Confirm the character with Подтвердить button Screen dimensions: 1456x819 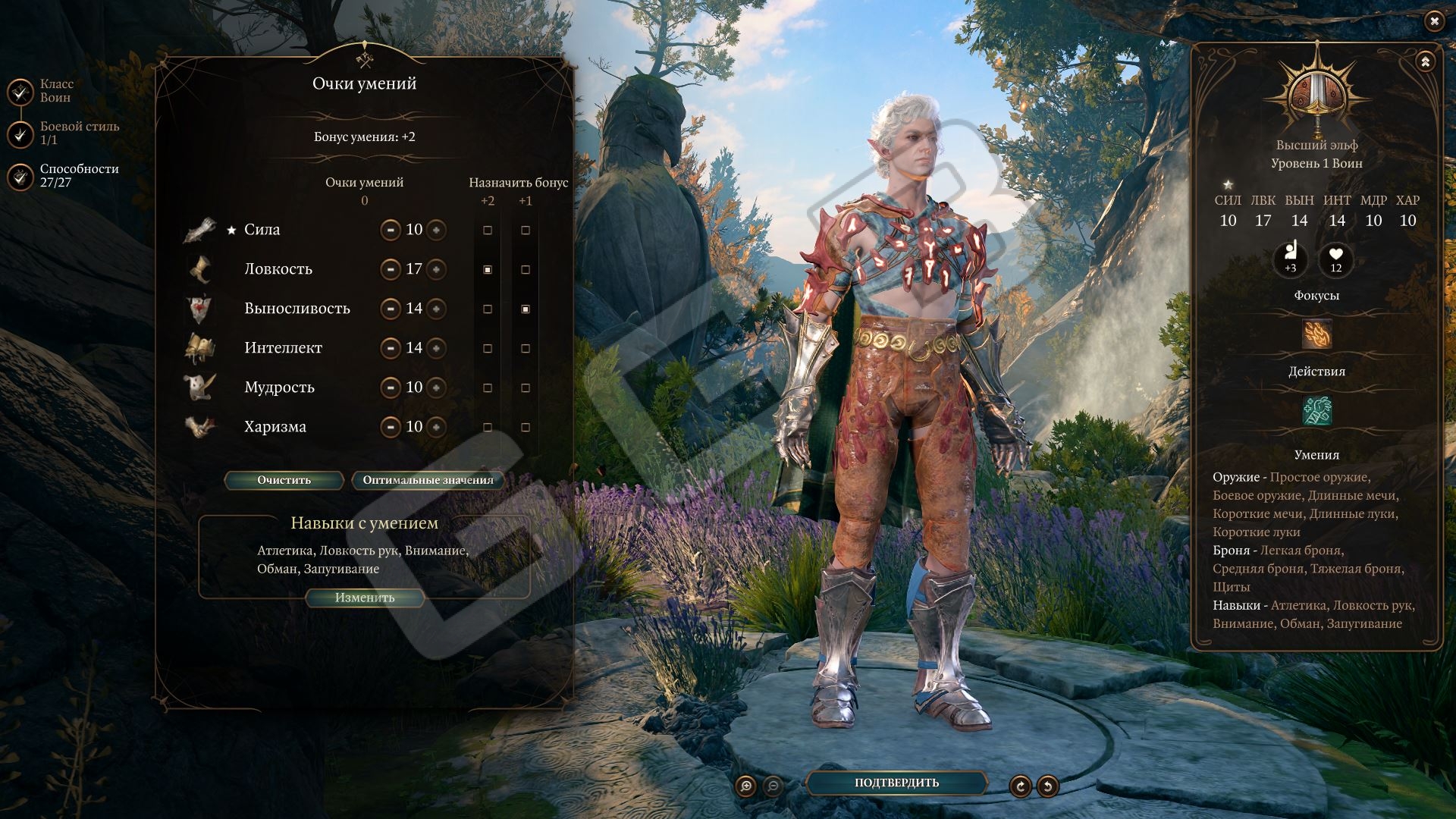click(896, 783)
